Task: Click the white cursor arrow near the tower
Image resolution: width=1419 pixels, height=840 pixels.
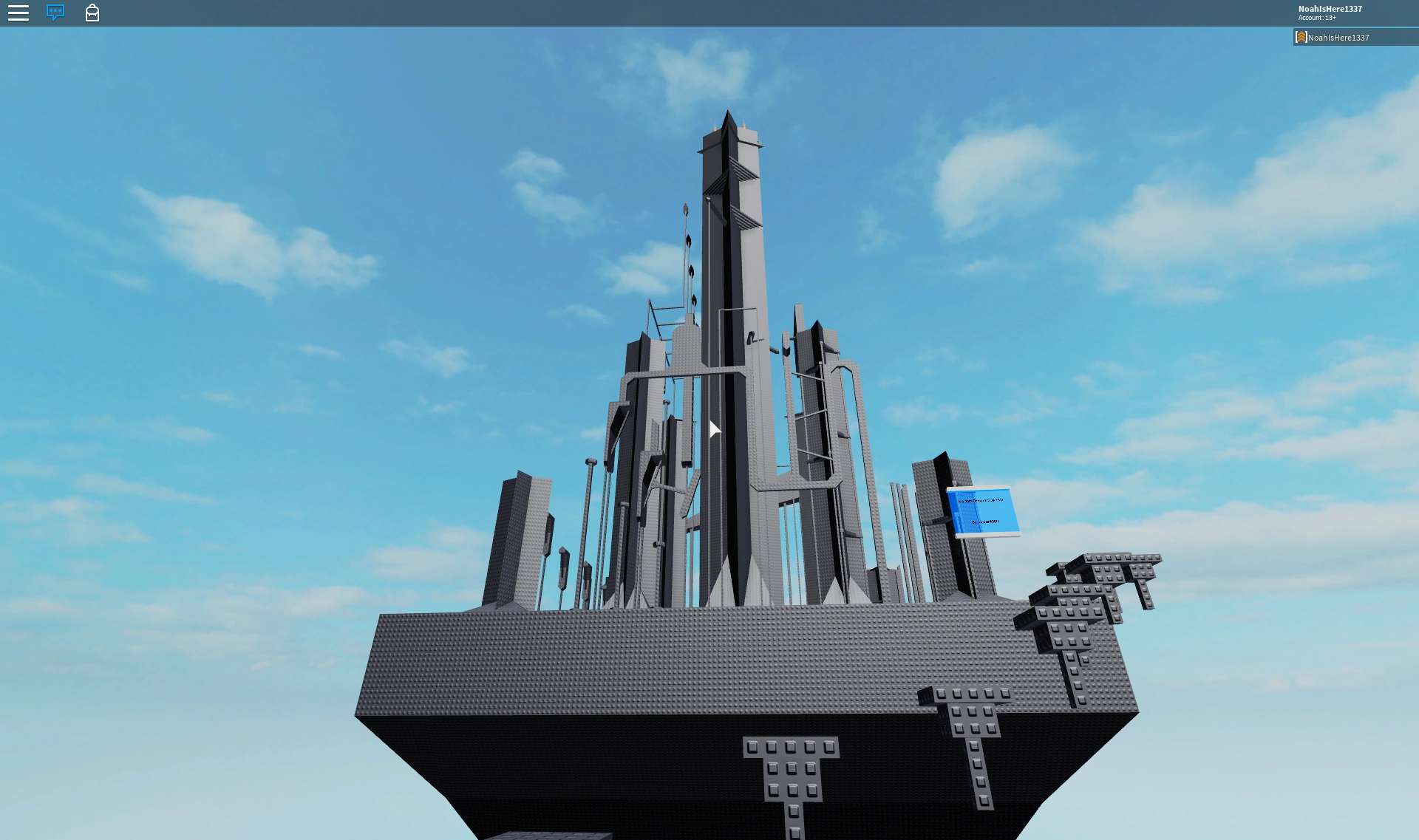Action: (x=714, y=428)
